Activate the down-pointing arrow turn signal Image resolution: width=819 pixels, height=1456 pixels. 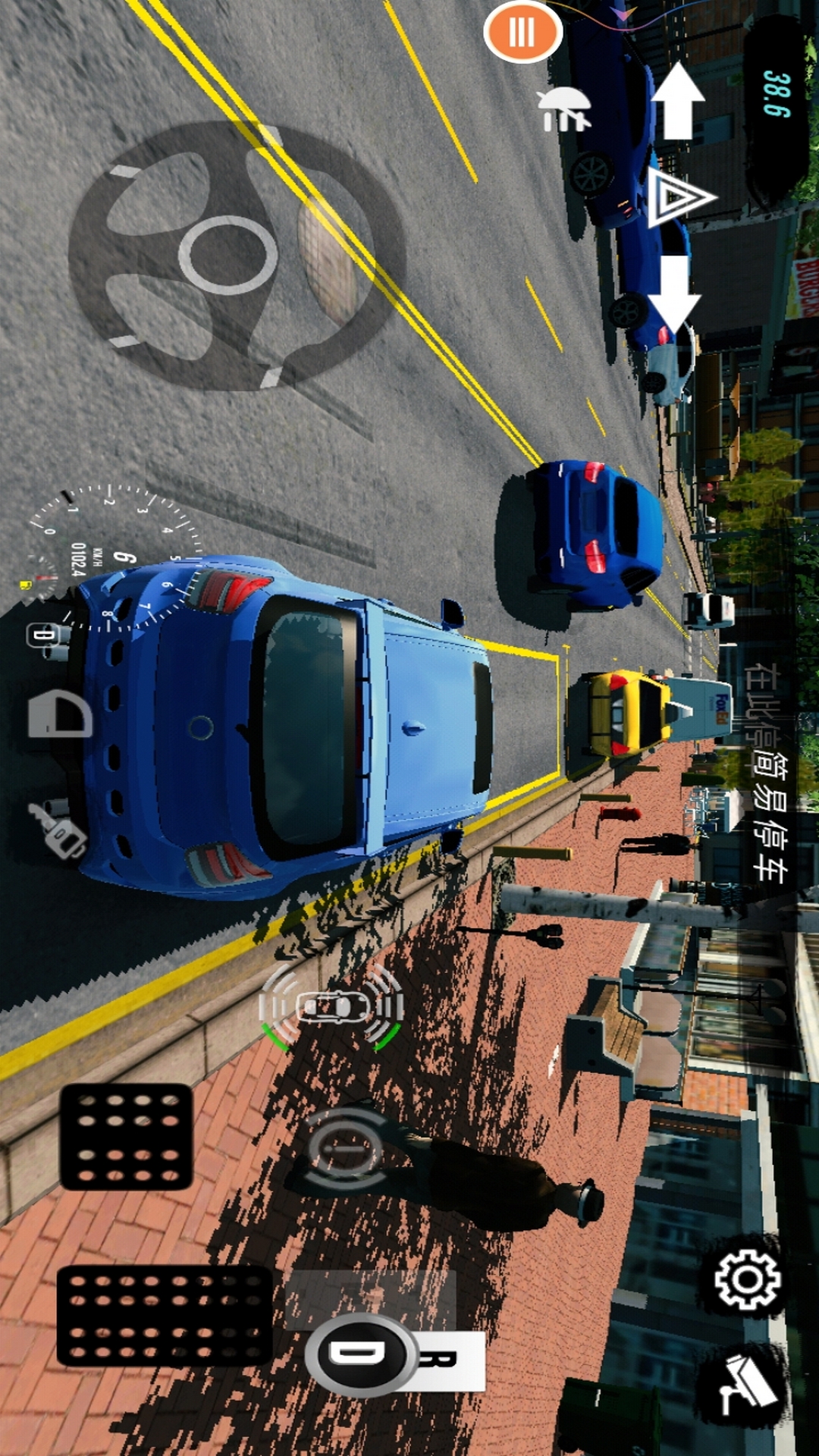coord(674,293)
